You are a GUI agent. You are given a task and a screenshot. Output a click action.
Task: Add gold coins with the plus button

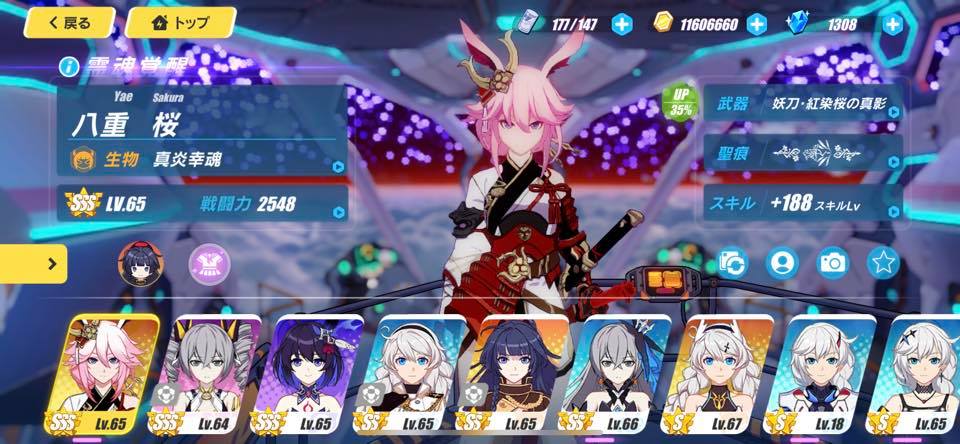click(756, 24)
